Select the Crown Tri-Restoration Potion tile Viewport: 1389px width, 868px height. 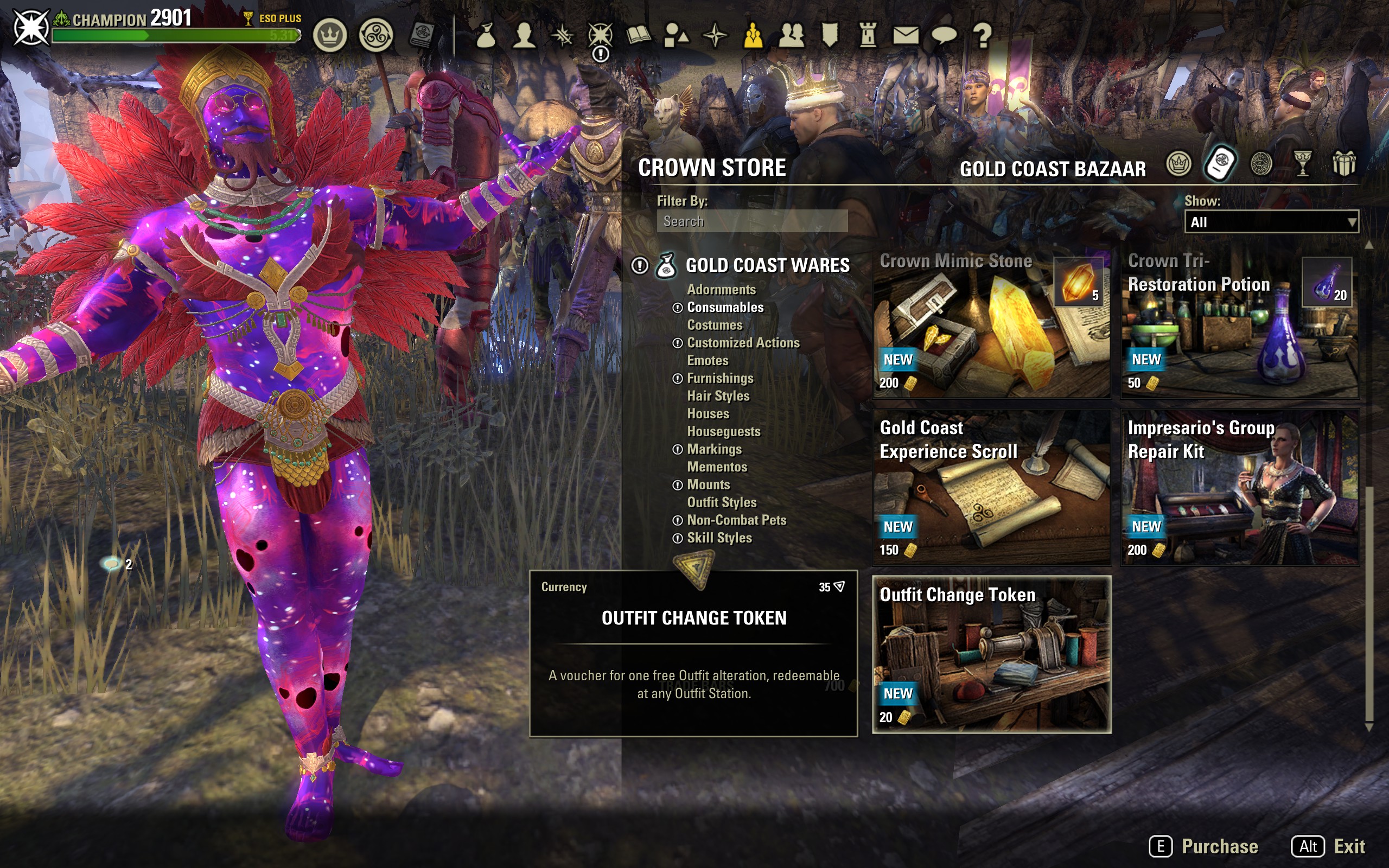(1240, 324)
